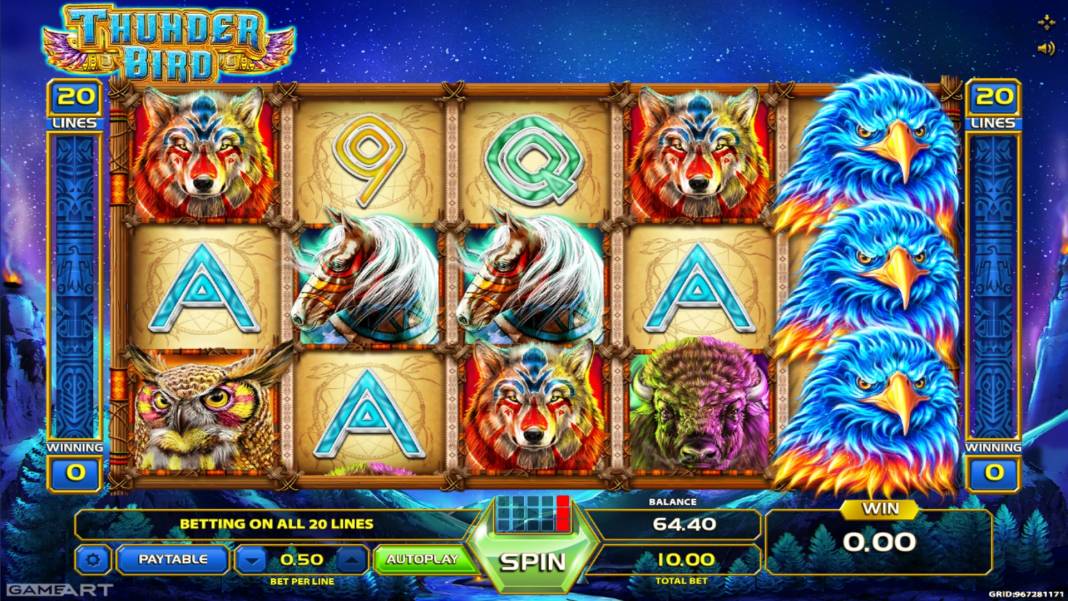Viewport: 1068px width, 601px height.
Task: Open the gear settings button
Action: pos(94,559)
